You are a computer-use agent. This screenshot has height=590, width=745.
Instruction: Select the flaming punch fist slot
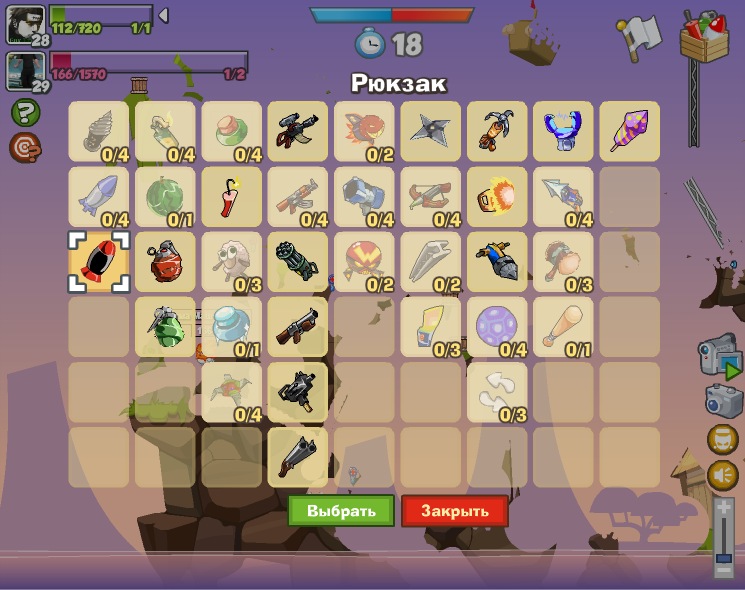click(497, 196)
